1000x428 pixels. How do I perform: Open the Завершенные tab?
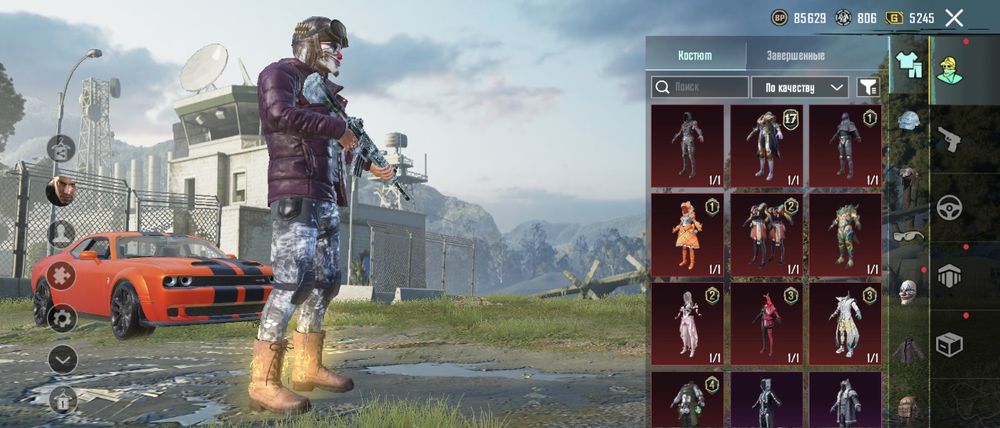click(x=795, y=56)
